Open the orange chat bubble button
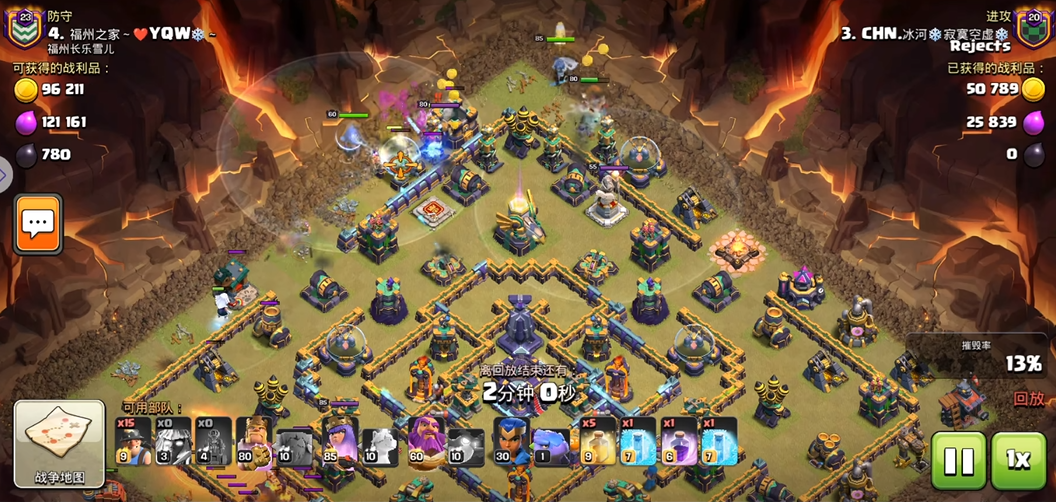The height and width of the screenshot is (502, 1056). point(38,224)
